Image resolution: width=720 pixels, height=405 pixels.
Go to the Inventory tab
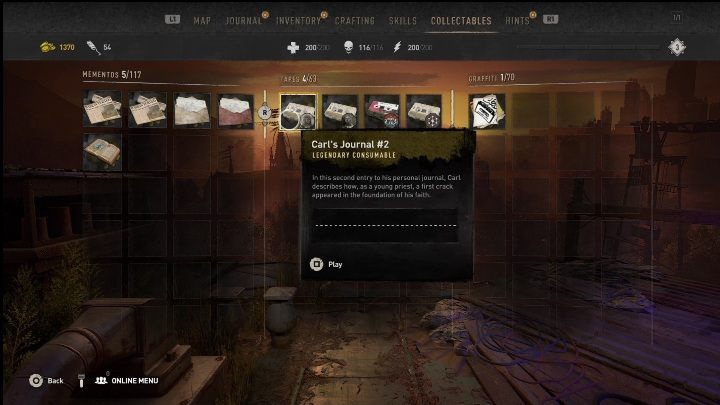point(298,20)
